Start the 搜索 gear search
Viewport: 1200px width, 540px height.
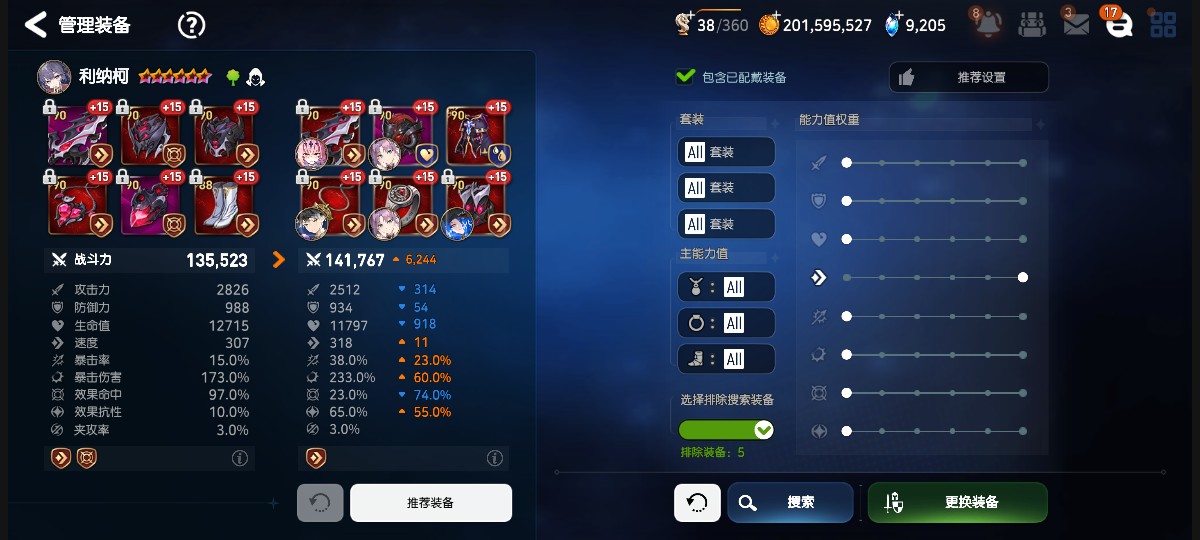click(x=790, y=502)
